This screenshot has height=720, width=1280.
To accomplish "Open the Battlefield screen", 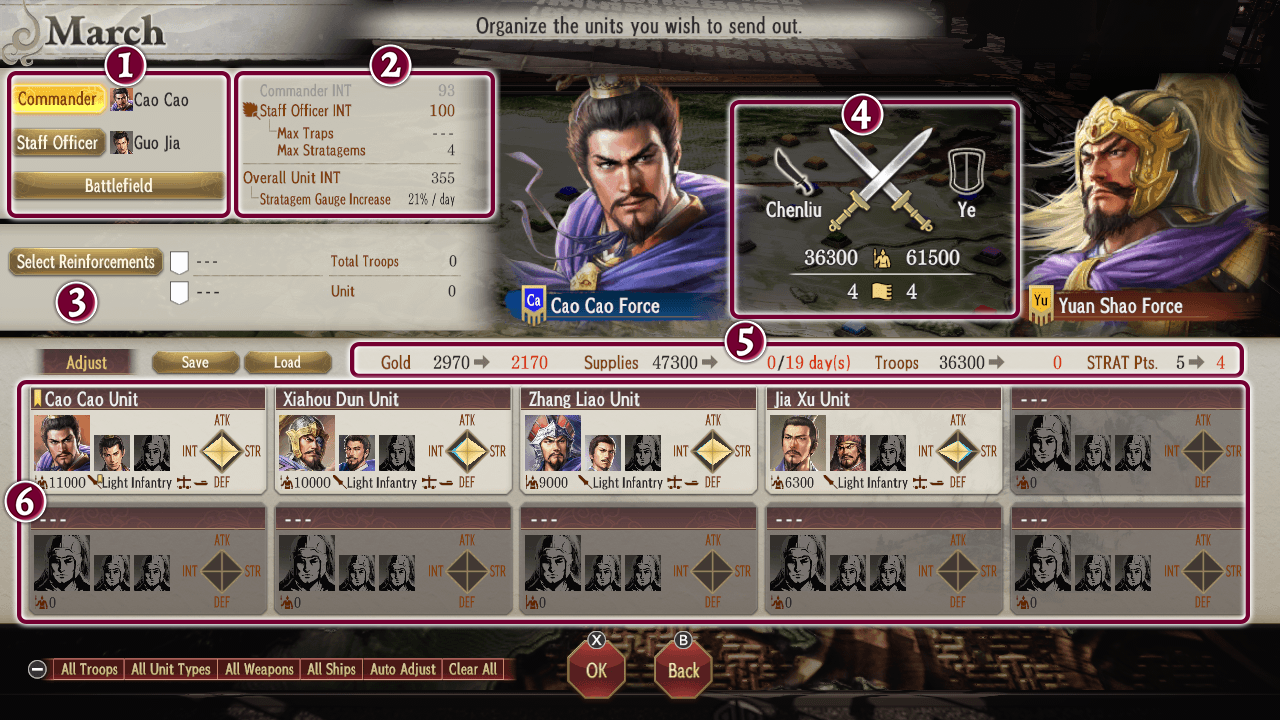I will pos(117,185).
